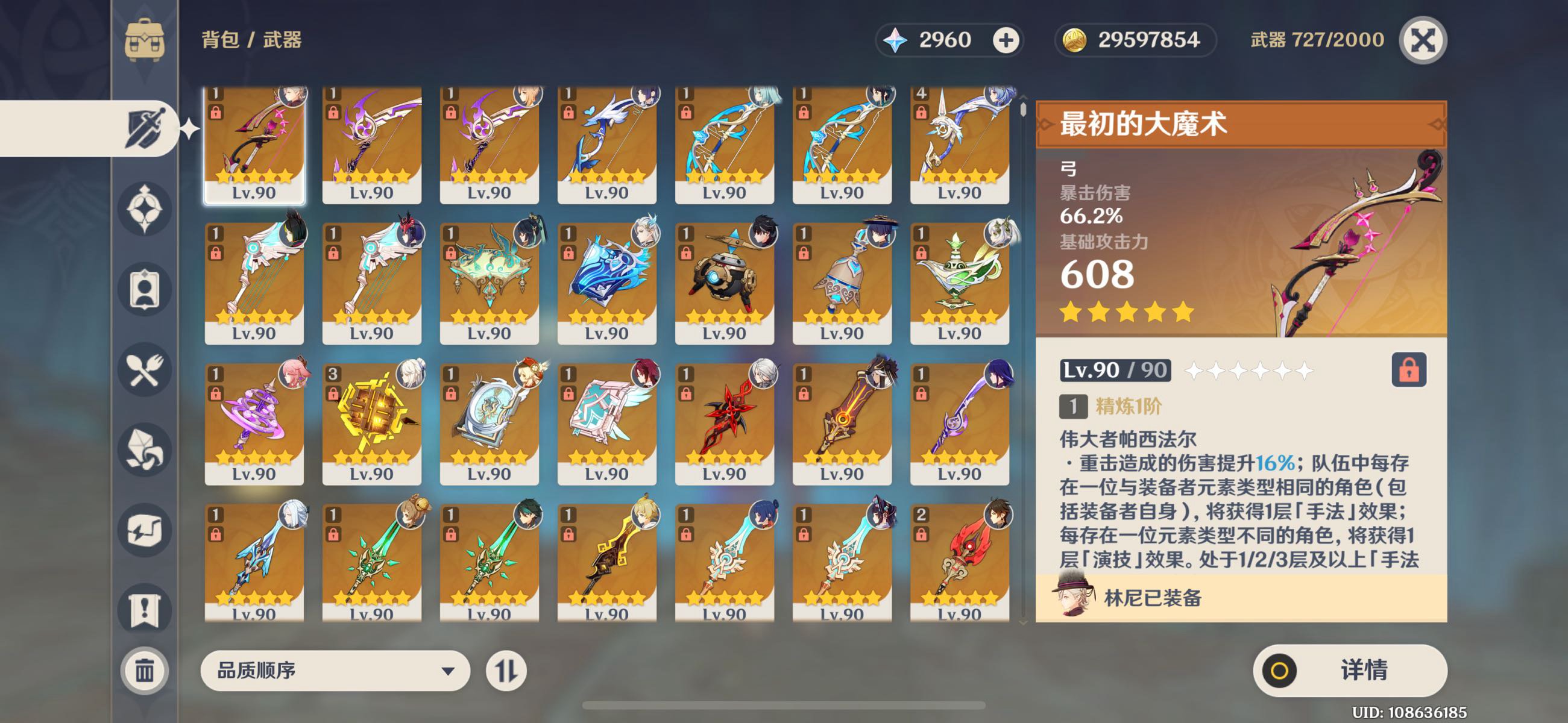This screenshot has width=1568, height=723.
Task: Switch to the food tab
Action: 144,370
